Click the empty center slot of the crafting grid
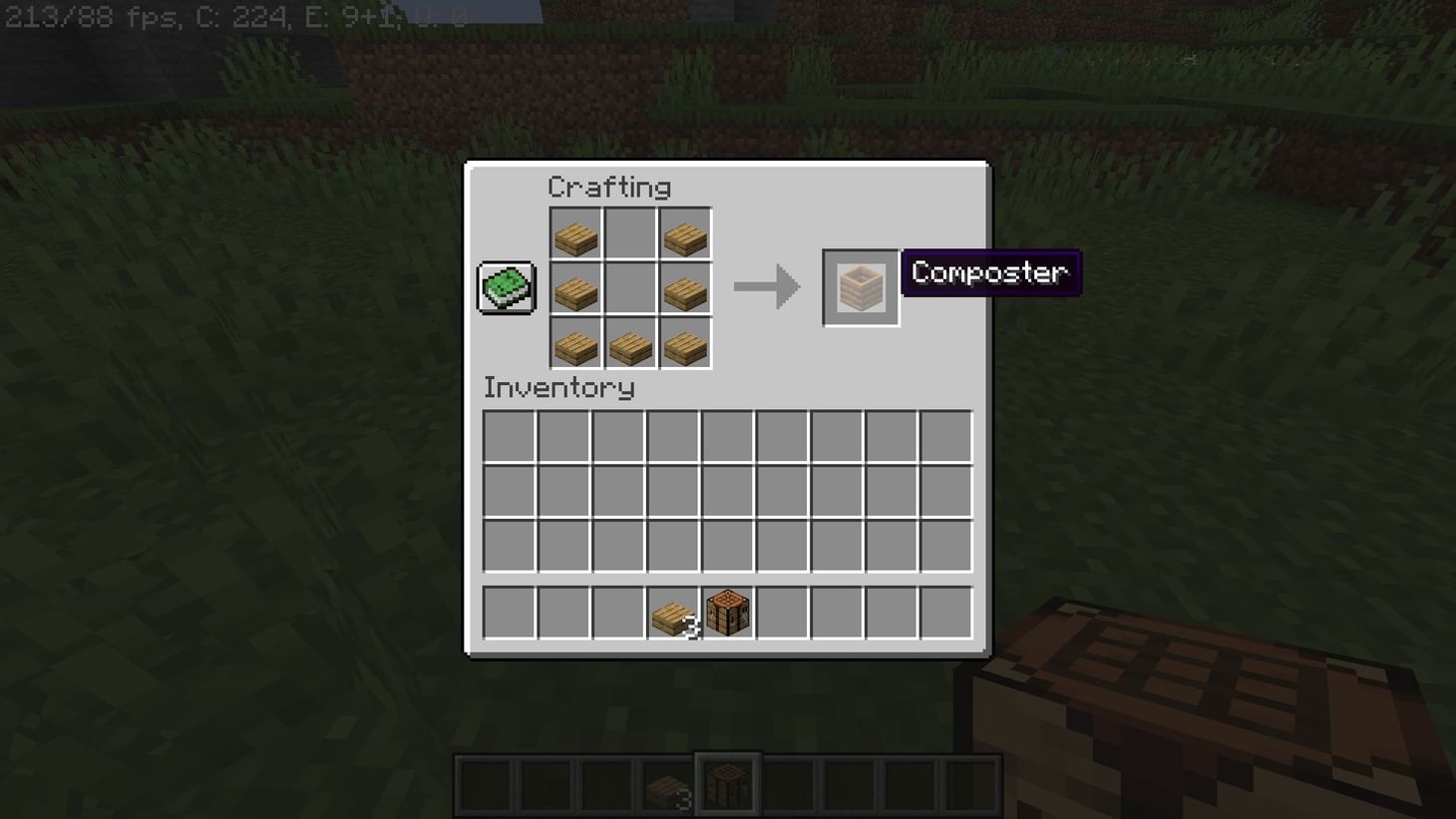 coord(630,288)
